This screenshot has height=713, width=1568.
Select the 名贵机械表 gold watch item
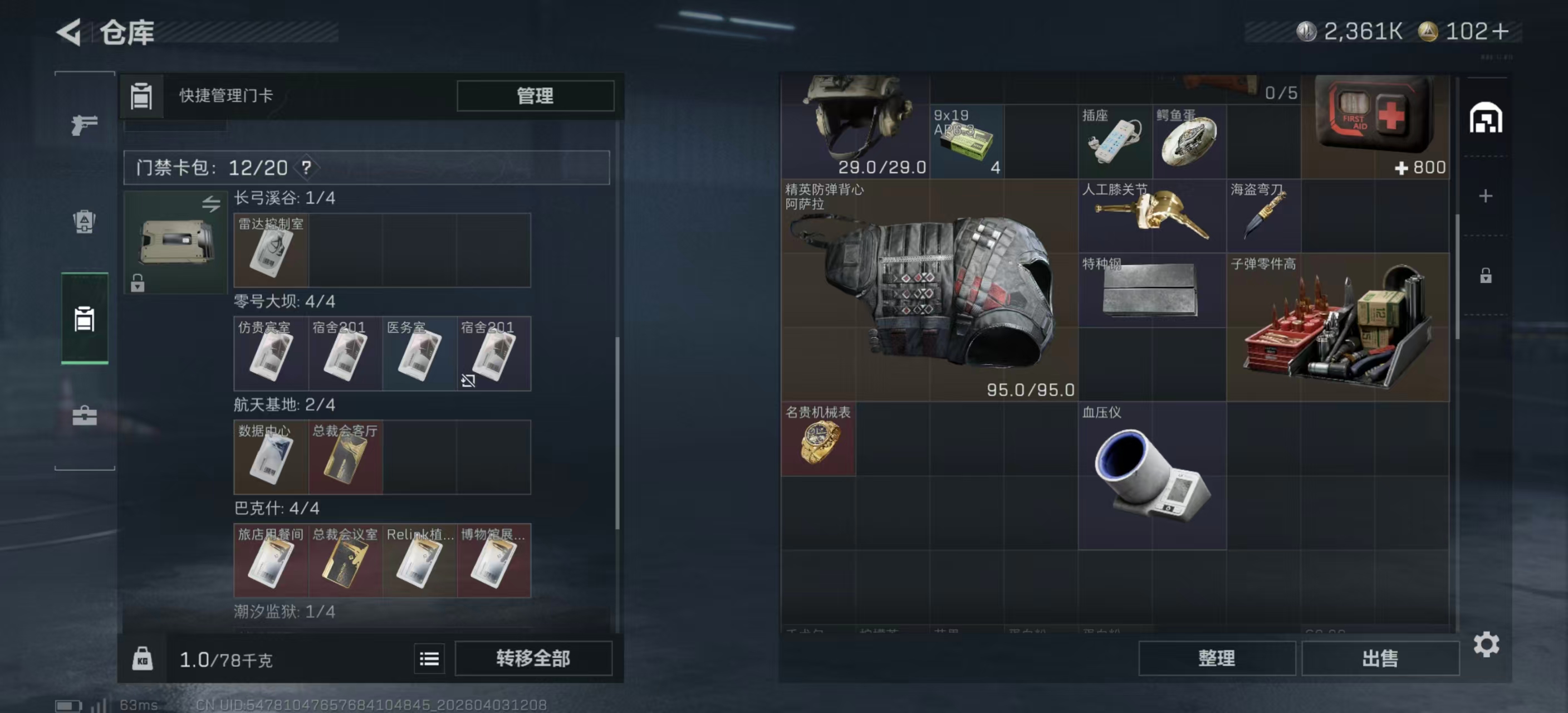pyautogui.click(x=818, y=439)
